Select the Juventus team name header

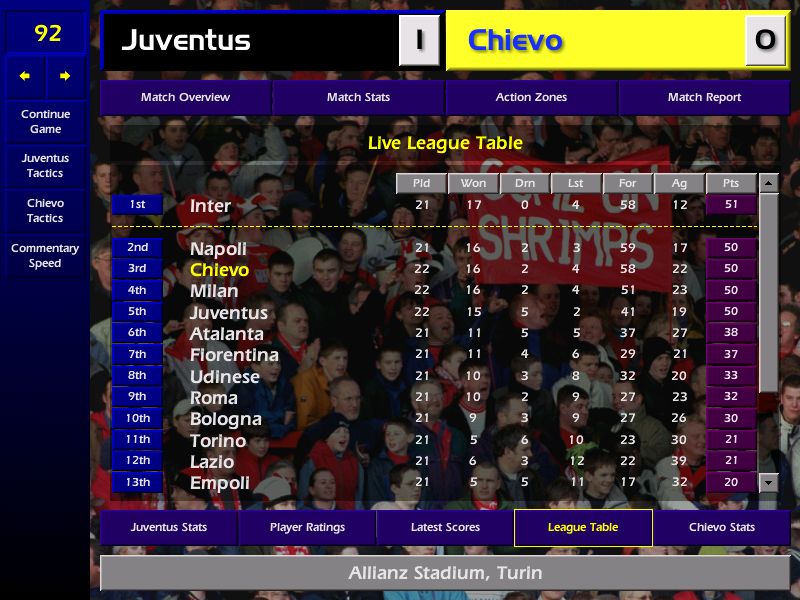coord(186,41)
